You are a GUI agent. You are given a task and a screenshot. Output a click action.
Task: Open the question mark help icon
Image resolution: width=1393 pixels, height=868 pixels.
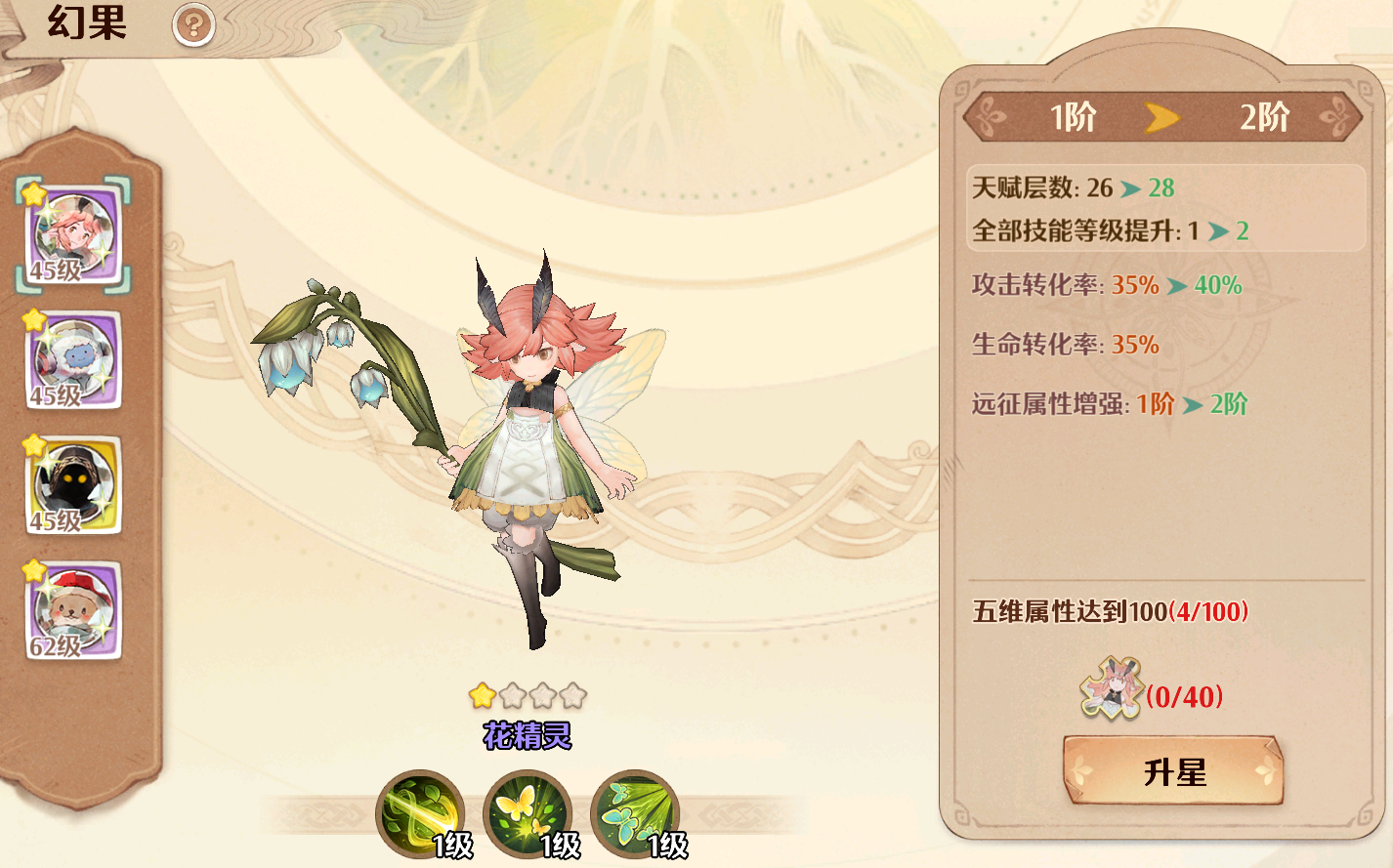coord(192,25)
